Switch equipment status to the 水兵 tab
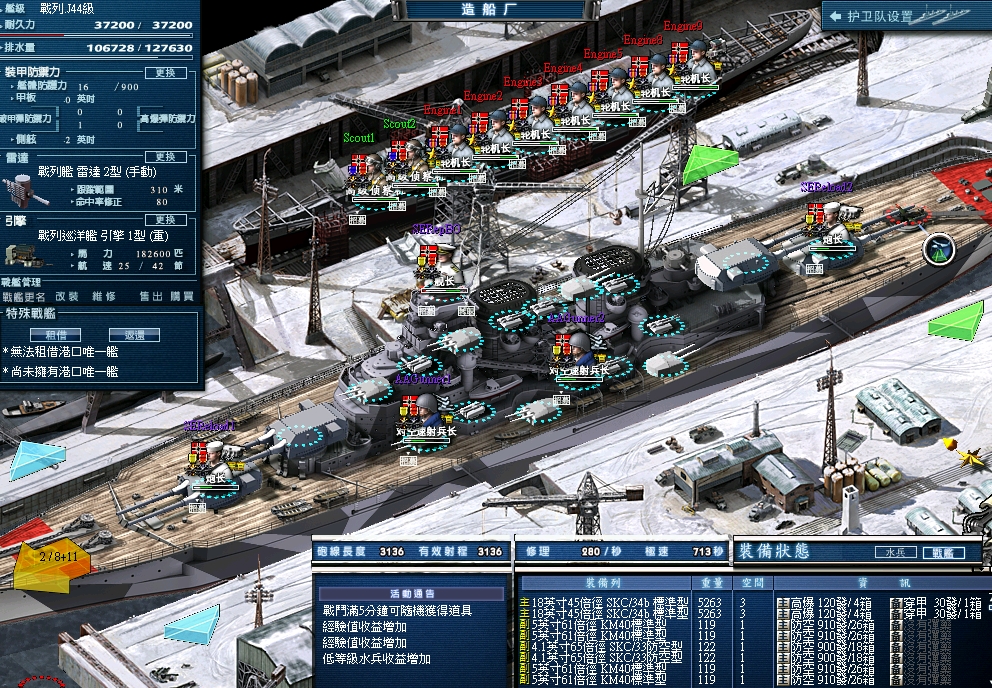The width and height of the screenshot is (992, 688). pos(895,552)
